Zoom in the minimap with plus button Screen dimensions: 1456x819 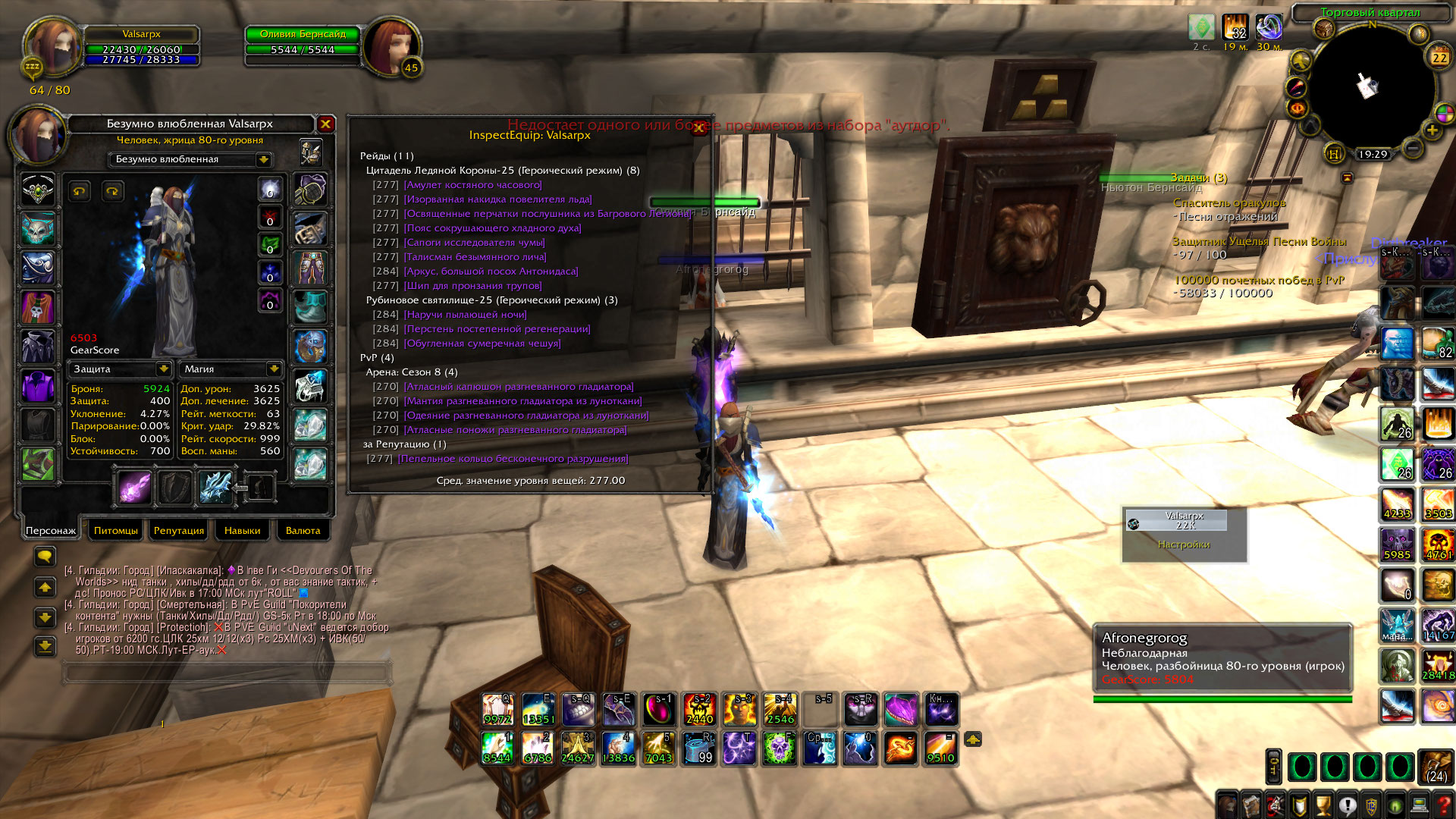(1432, 130)
